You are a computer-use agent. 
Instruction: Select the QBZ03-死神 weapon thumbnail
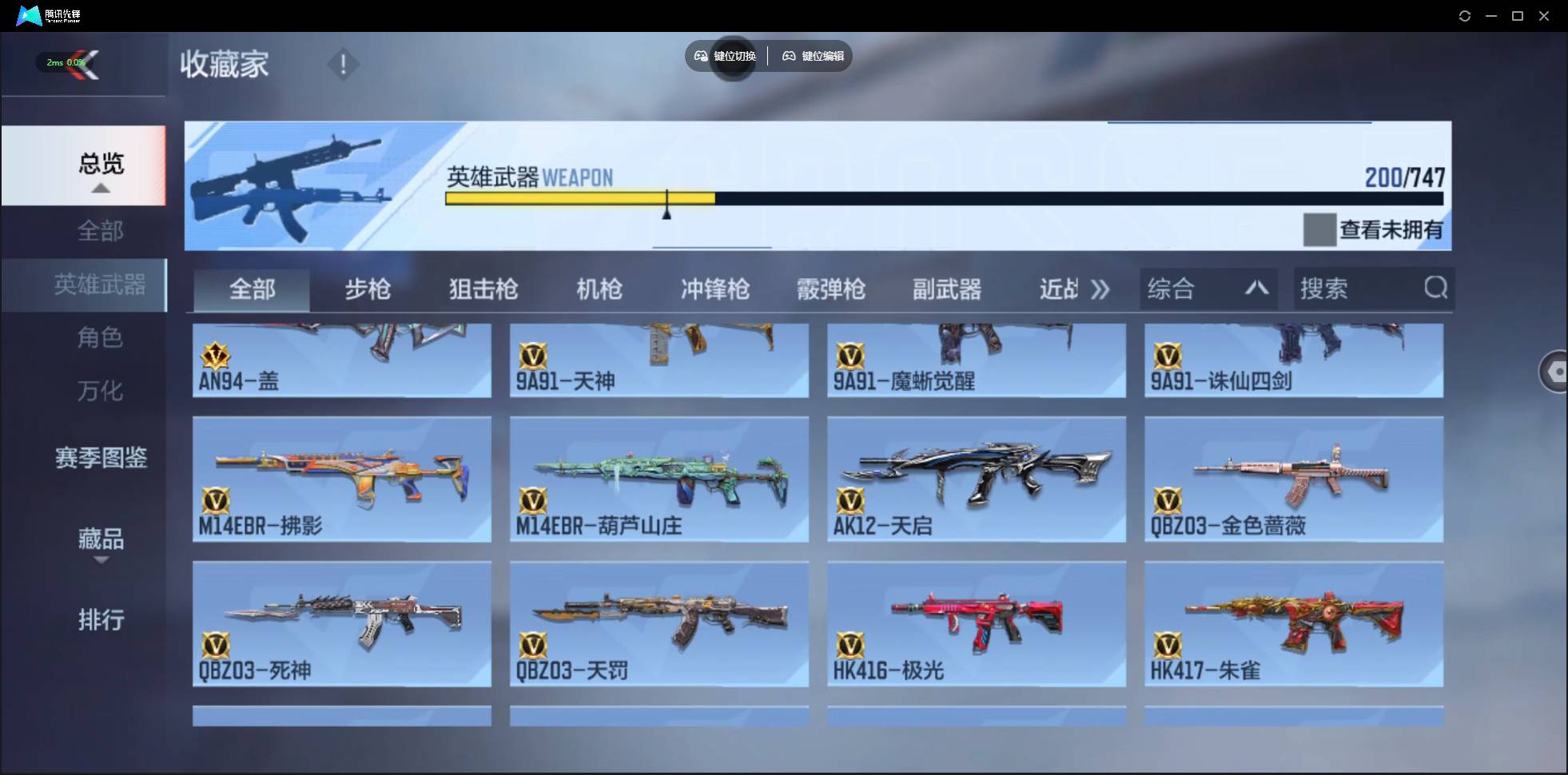(x=342, y=624)
